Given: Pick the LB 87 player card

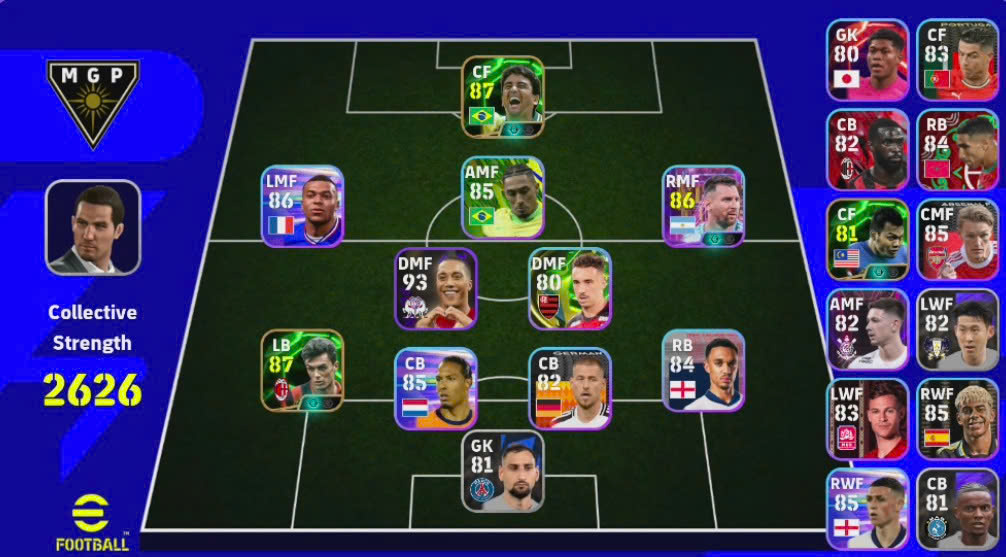Looking at the screenshot, I should pos(302,370).
